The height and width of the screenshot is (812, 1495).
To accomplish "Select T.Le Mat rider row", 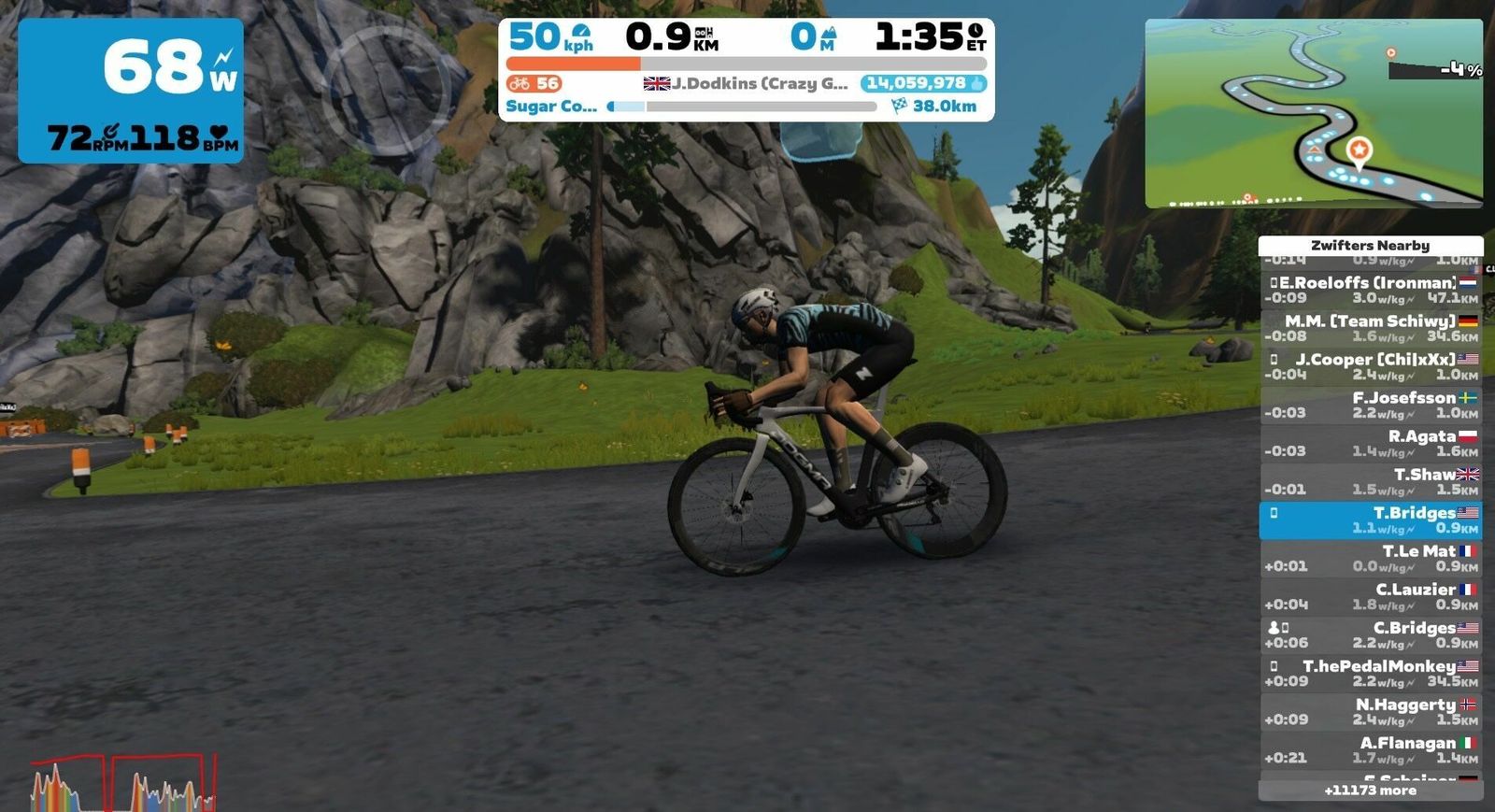I will pyautogui.click(x=1371, y=559).
